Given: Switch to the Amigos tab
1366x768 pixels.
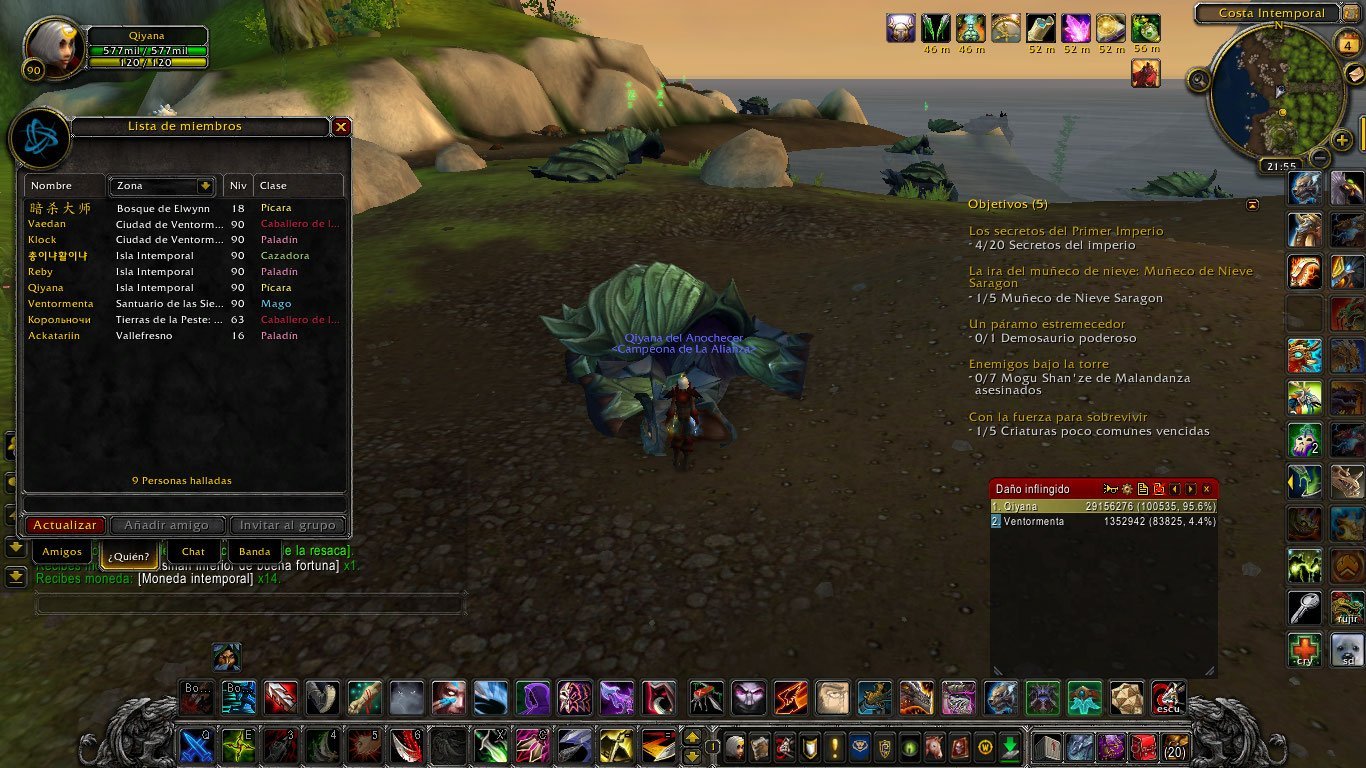Looking at the screenshot, I should 62,552.
